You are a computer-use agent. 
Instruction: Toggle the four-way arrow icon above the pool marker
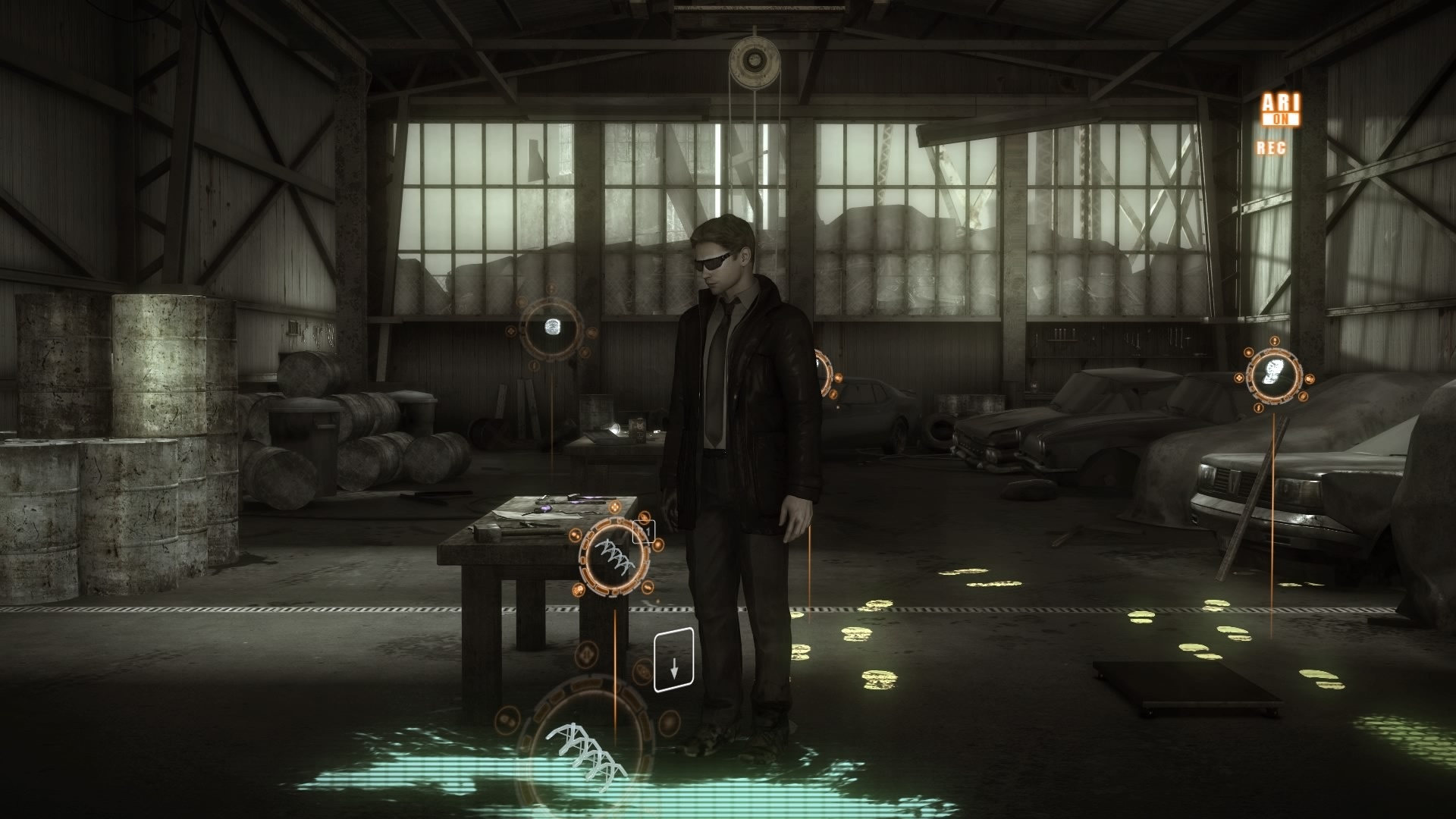tap(586, 655)
